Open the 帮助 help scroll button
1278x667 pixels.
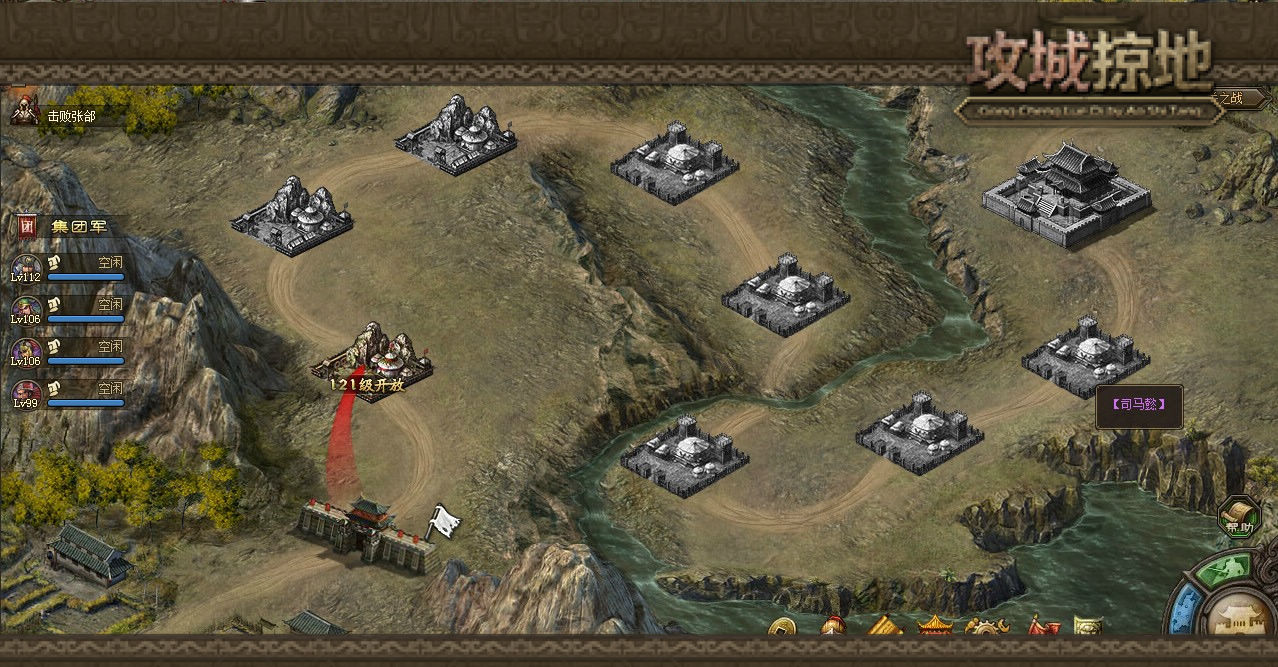(1239, 518)
